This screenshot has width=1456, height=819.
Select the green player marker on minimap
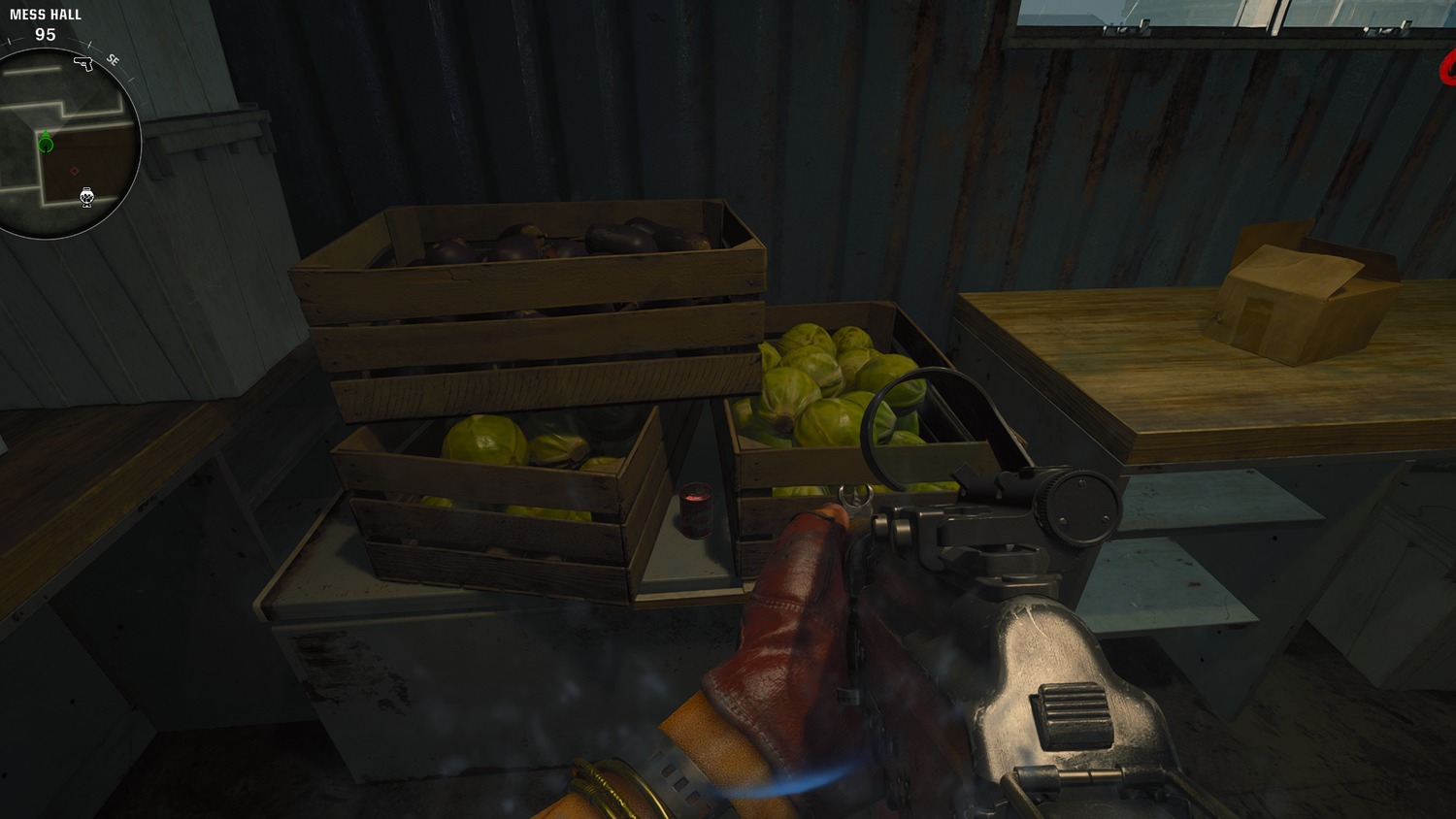[46, 144]
